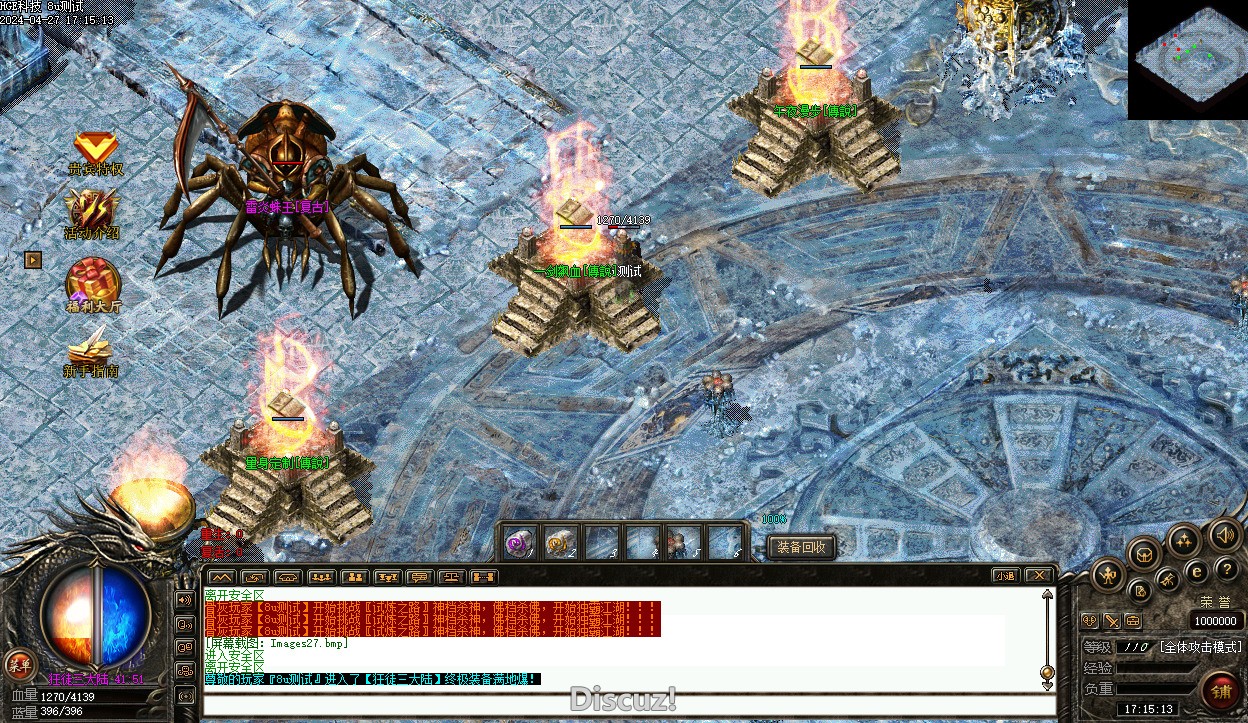Click the 小退 logout button
The height and width of the screenshot is (723, 1248).
click(1005, 576)
